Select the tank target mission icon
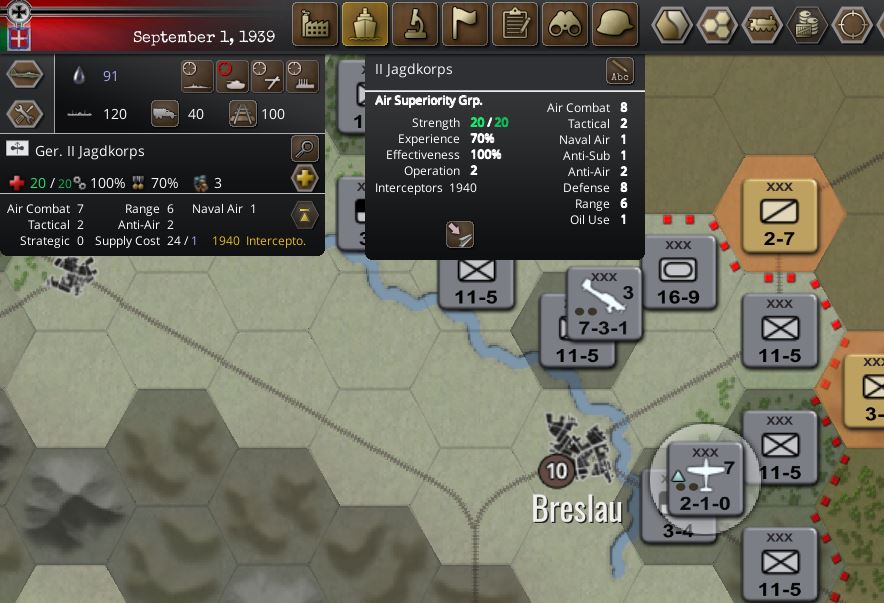Screen dimensions: 884x603 [232, 75]
